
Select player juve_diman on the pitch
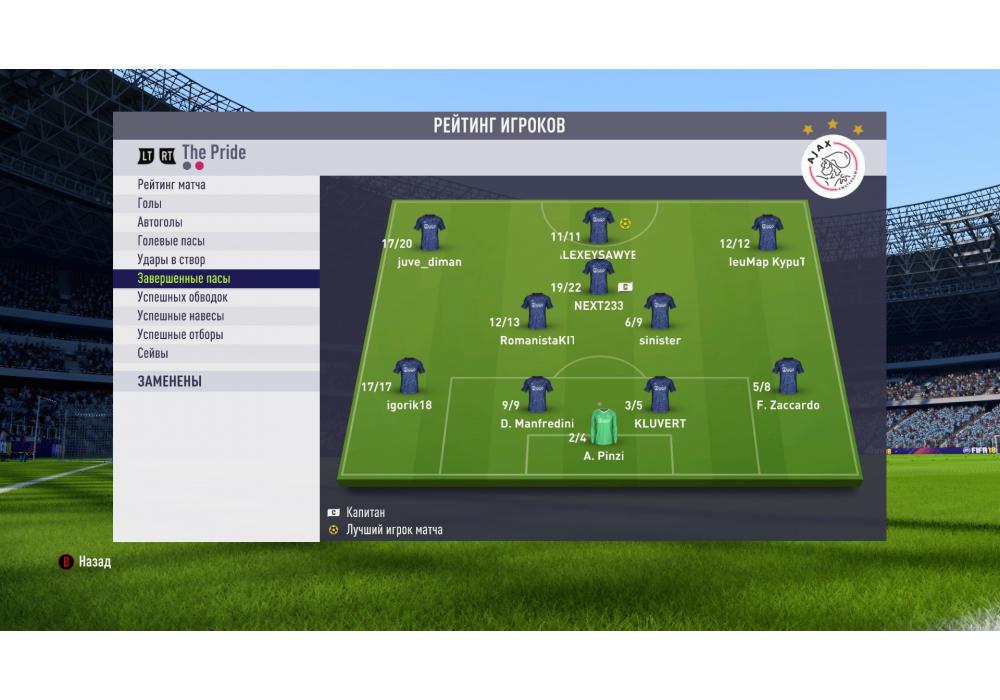pos(429,232)
